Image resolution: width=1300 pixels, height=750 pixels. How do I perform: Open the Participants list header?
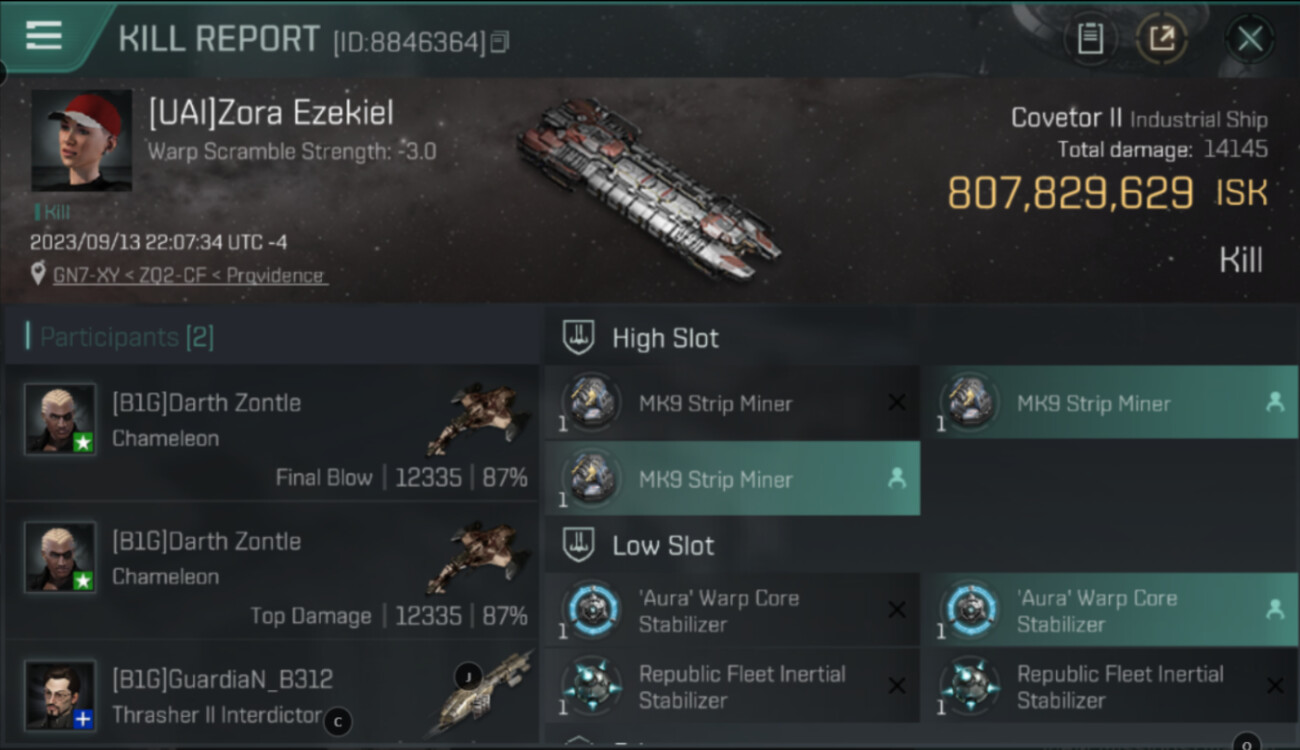point(126,337)
